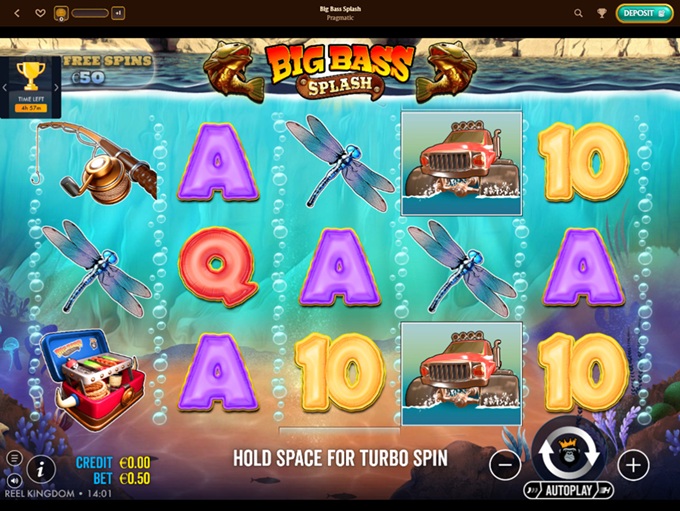Open the Autoplay settings
The width and height of the screenshot is (680, 511).
tap(568, 492)
